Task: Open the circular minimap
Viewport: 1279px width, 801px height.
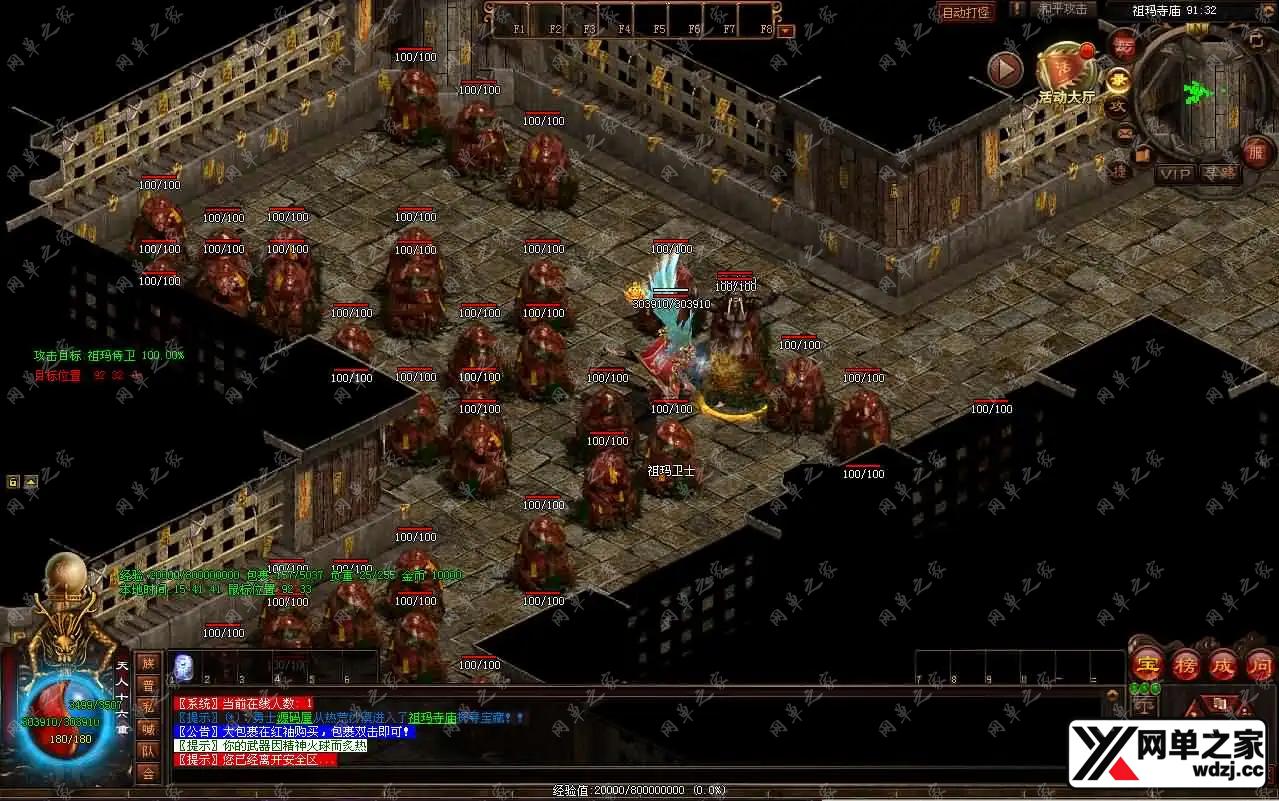Action: coord(1196,90)
